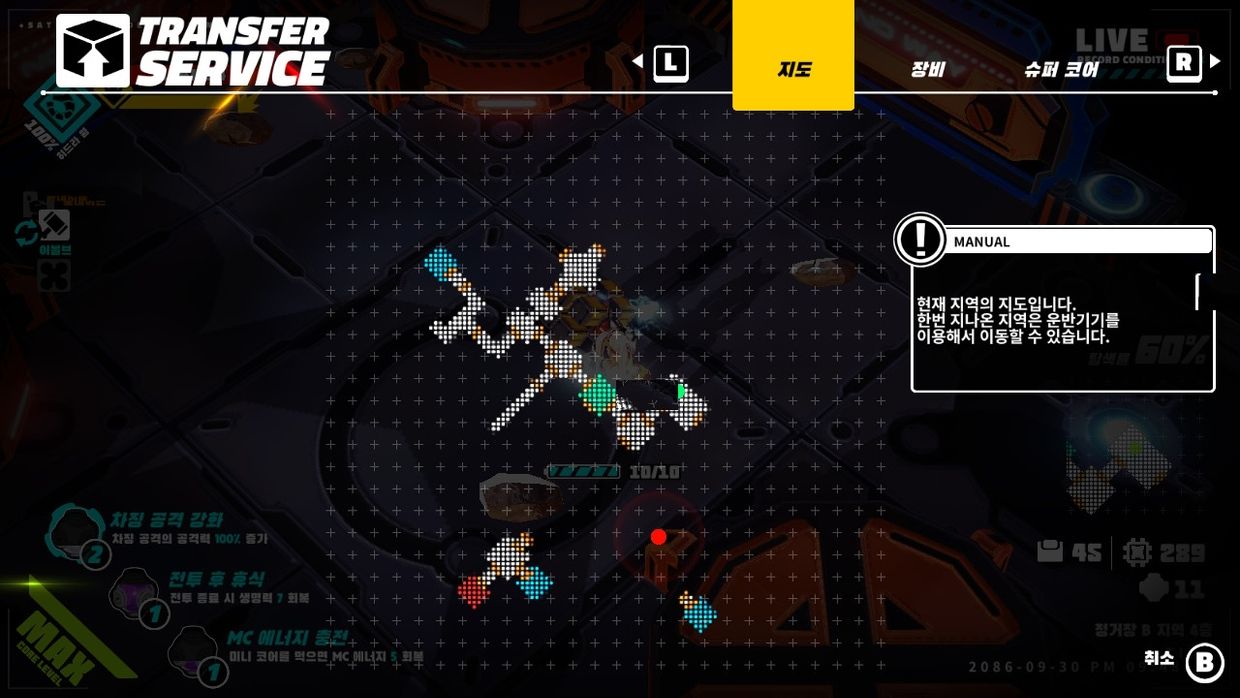Image resolution: width=1240 pixels, height=698 pixels.
Task: Choose the red diamond room on the map
Action: point(474,591)
